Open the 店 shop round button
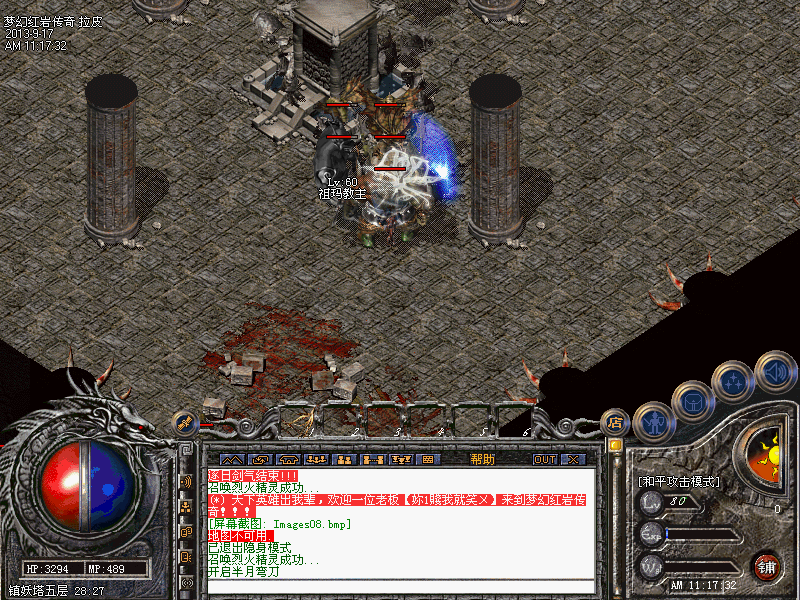This screenshot has width=800, height=600. tap(615, 420)
